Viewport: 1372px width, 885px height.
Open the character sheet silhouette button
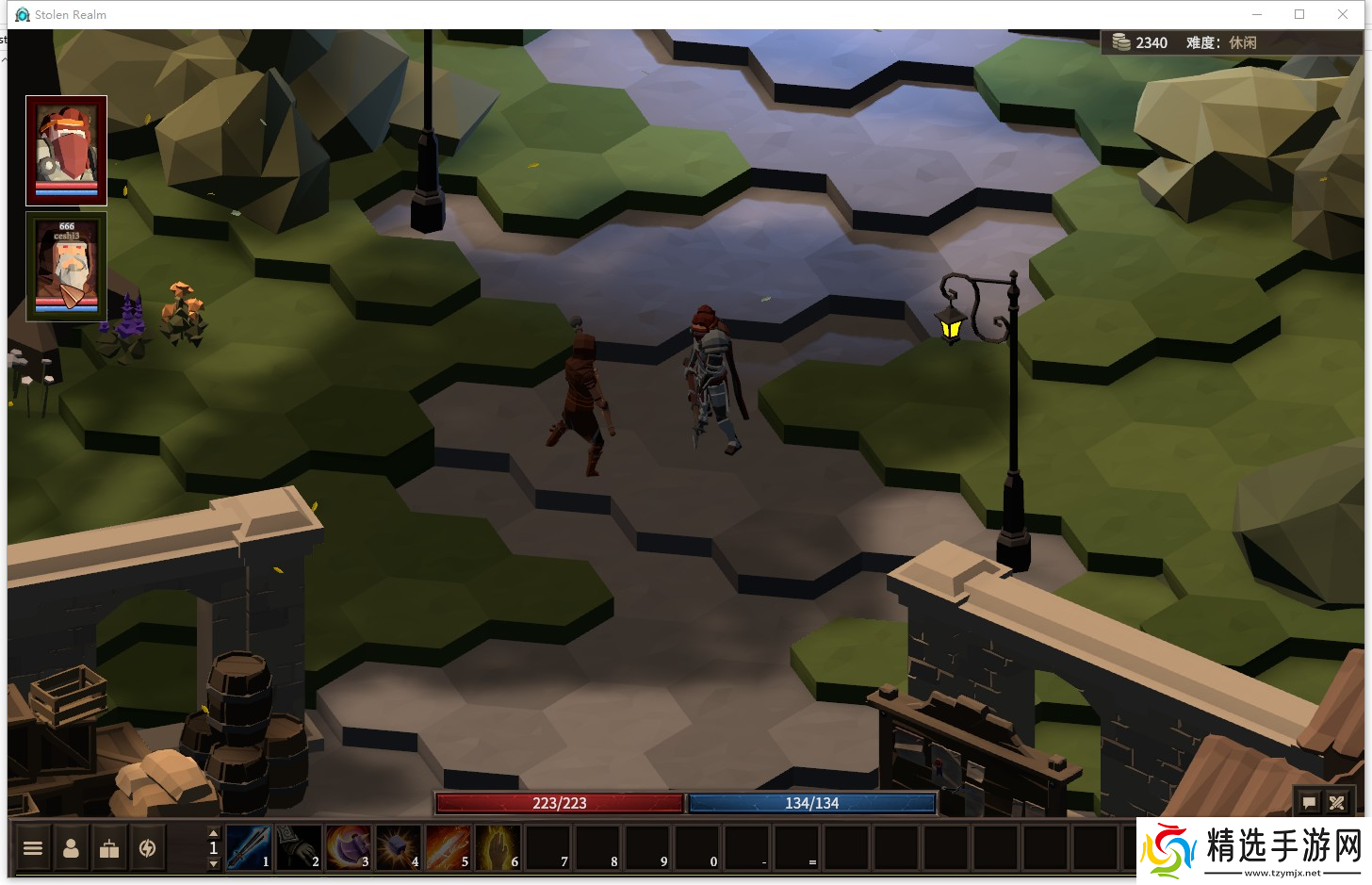pyautogui.click(x=71, y=848)
